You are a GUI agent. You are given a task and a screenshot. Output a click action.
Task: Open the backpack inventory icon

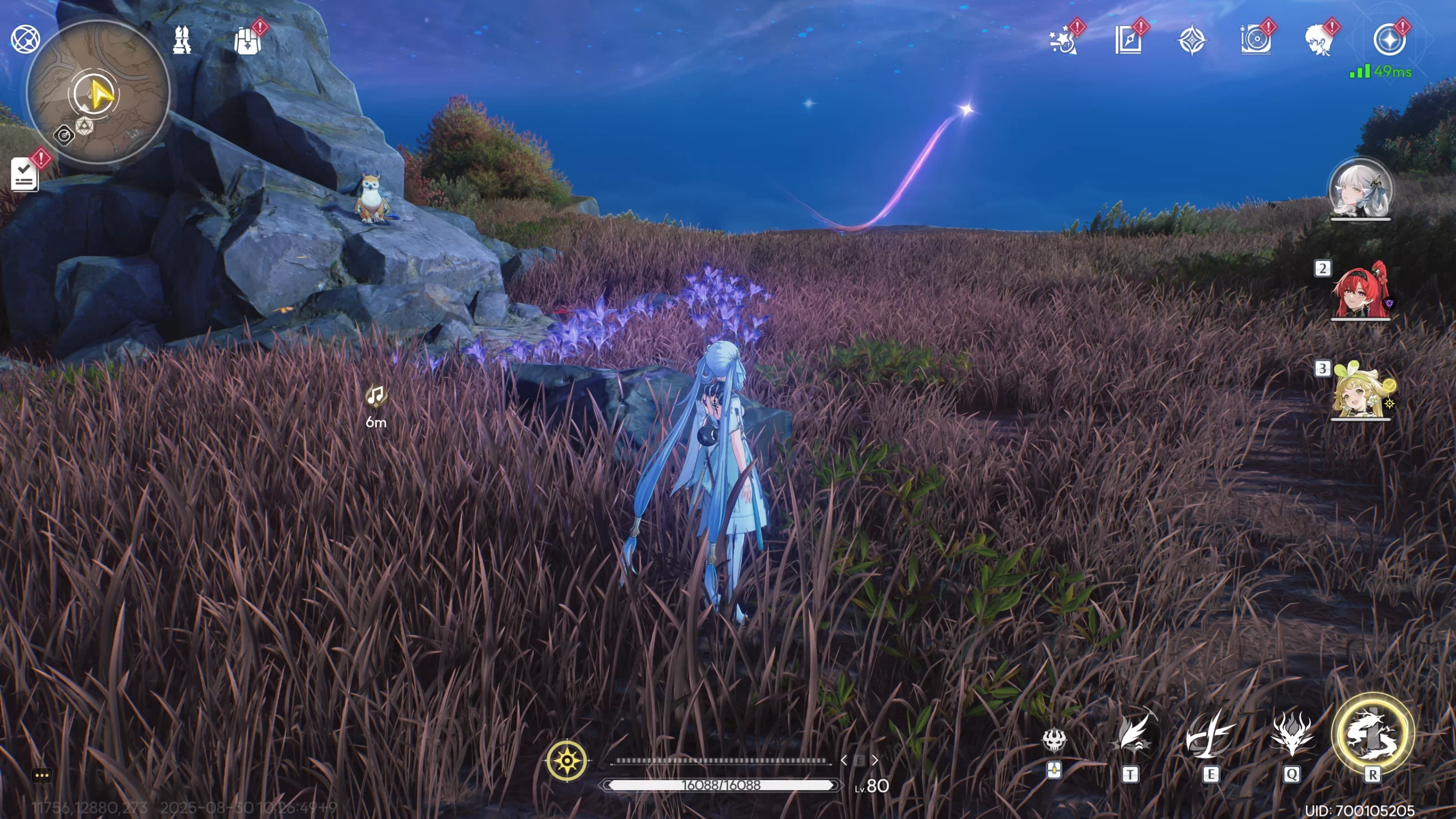tap(247, 41)
